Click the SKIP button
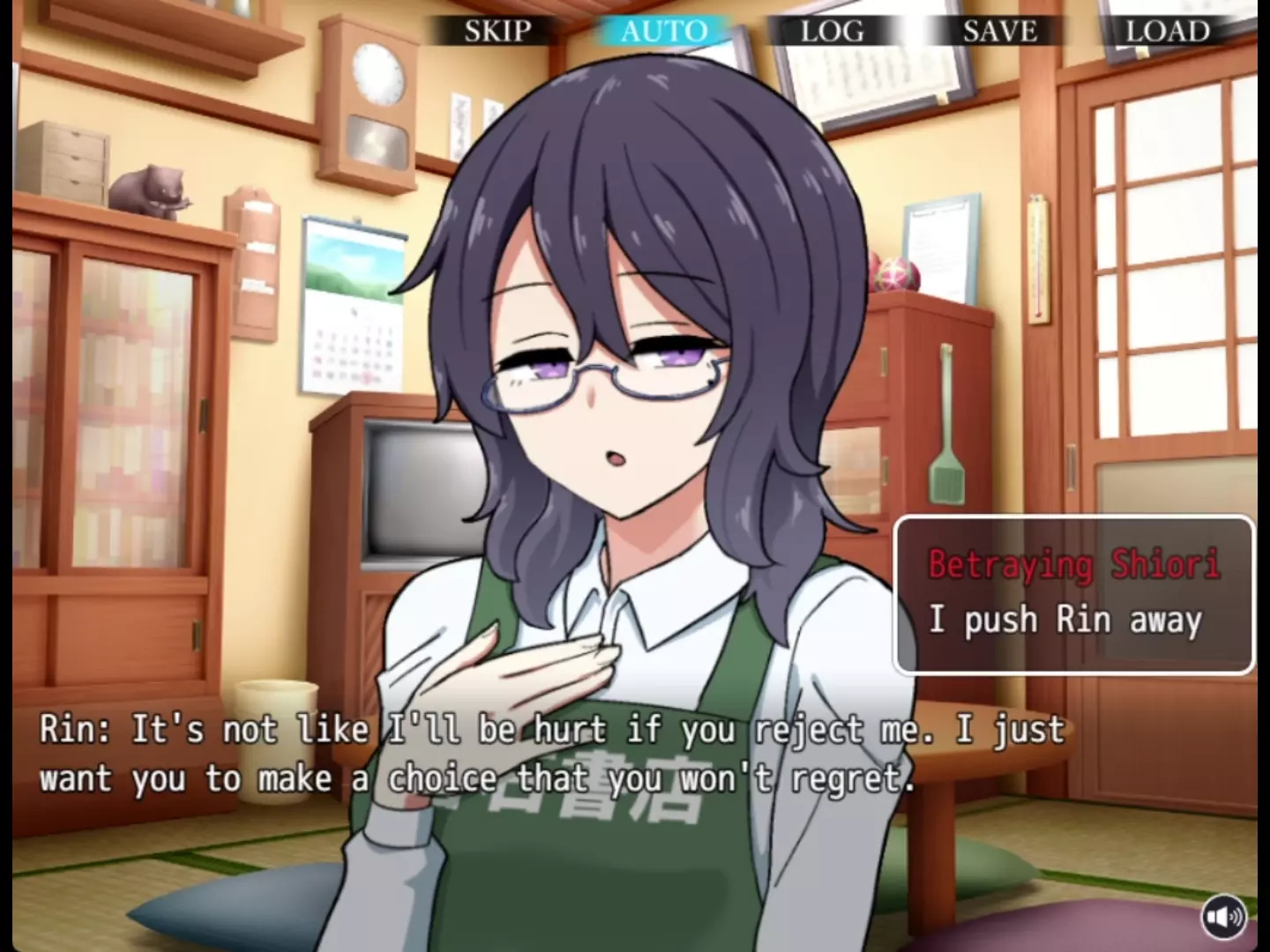The image size is (1270, 952). pos(497,32)
